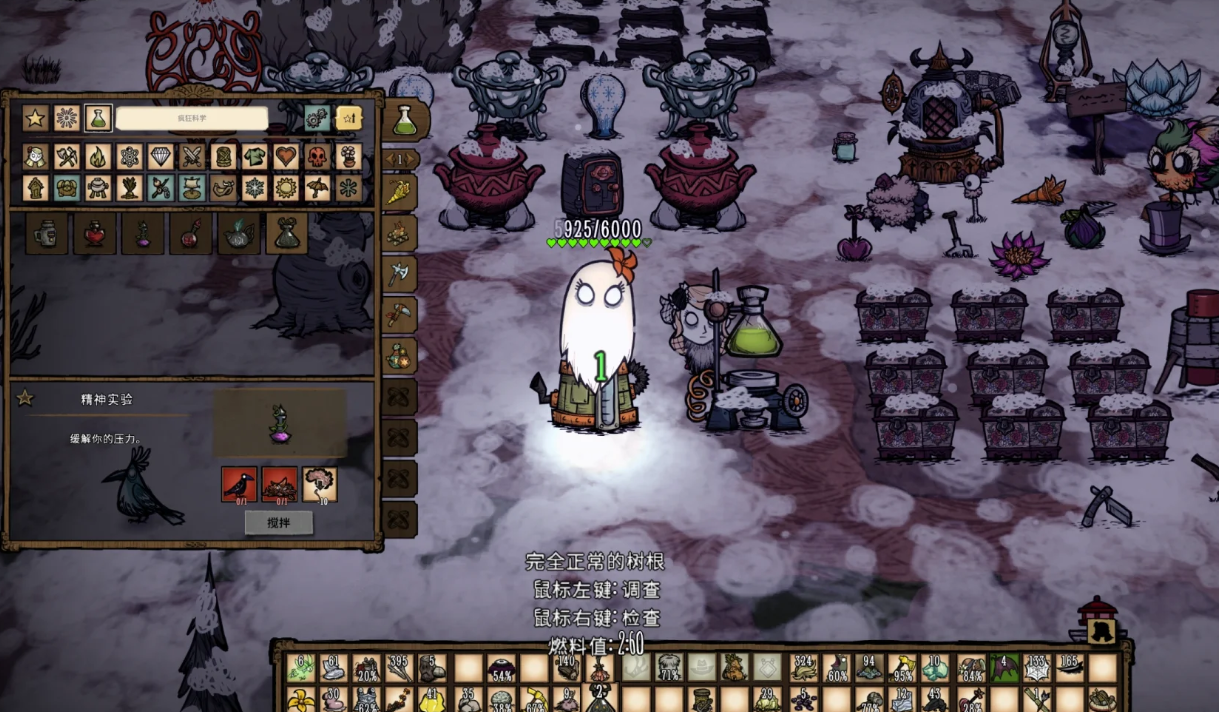
Task: Choose the crossed axe and pickaxe tools filter
Action: click(x=67, y=157)
